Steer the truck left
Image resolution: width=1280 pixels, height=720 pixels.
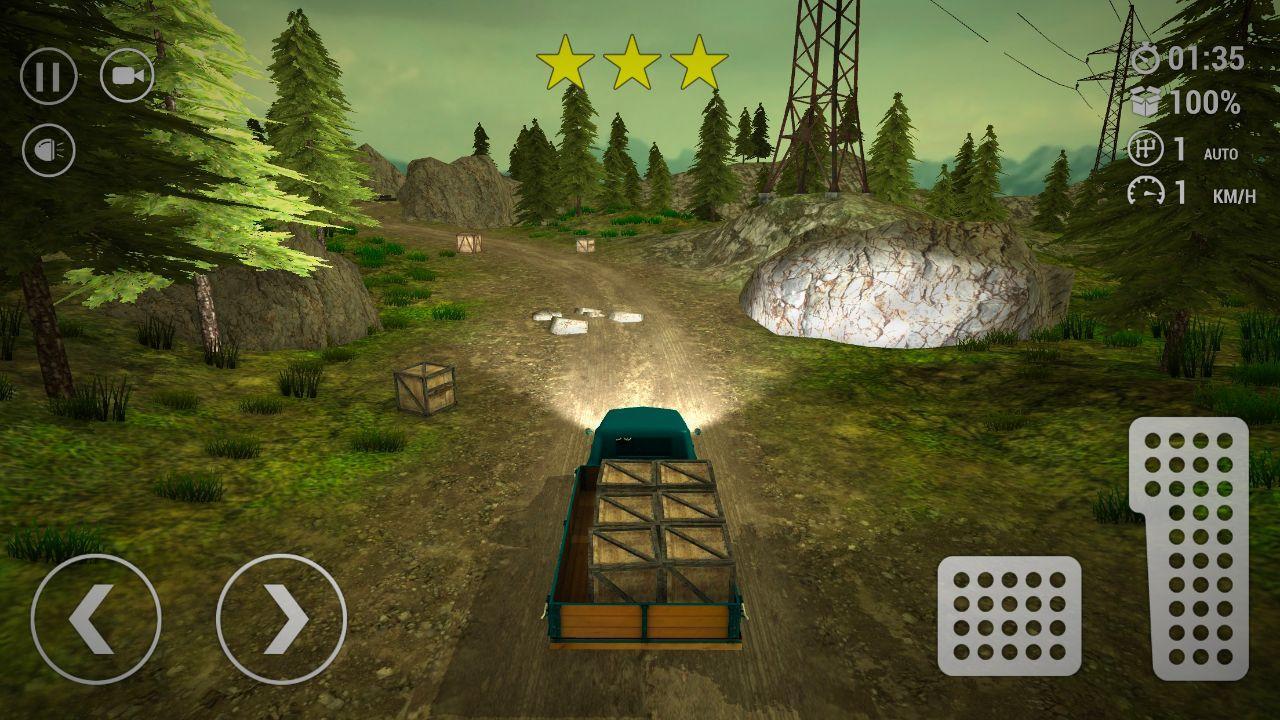(x=96, y=618)
